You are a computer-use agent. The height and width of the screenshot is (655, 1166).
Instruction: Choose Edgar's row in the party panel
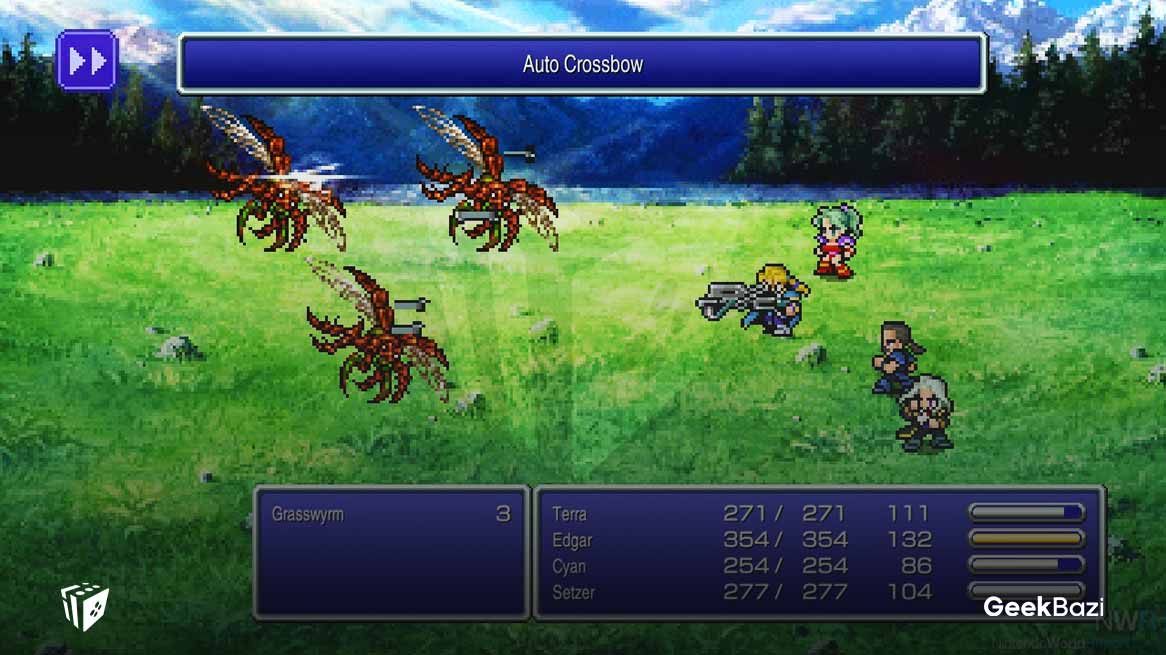click(572, 540)
